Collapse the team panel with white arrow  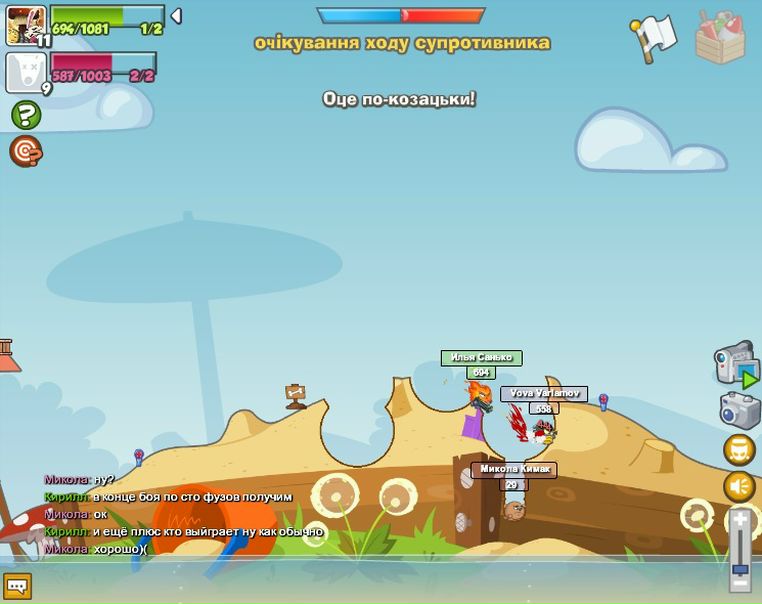pos(176,16)
